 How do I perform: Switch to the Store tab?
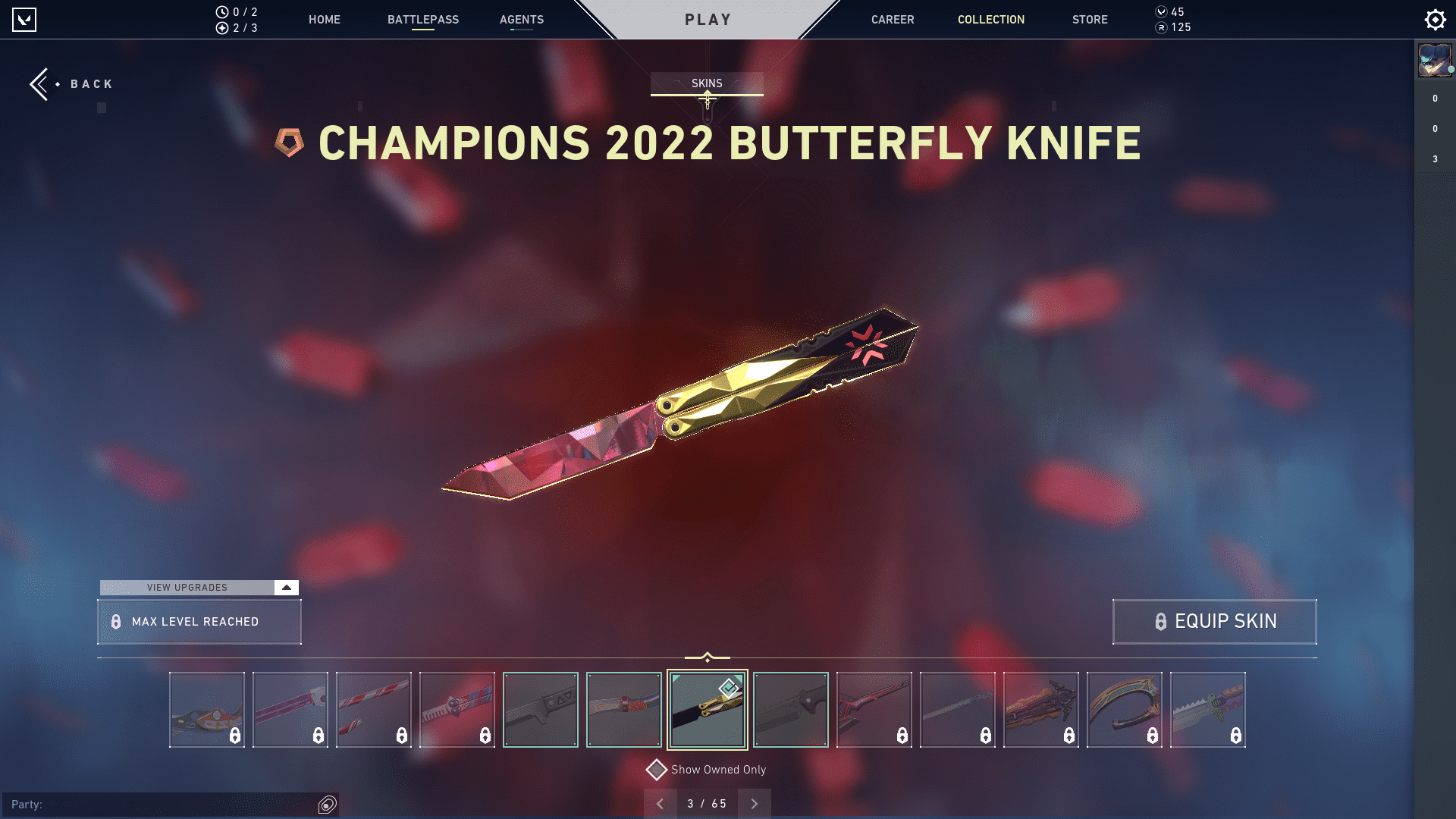click(x=1090, y=20)
